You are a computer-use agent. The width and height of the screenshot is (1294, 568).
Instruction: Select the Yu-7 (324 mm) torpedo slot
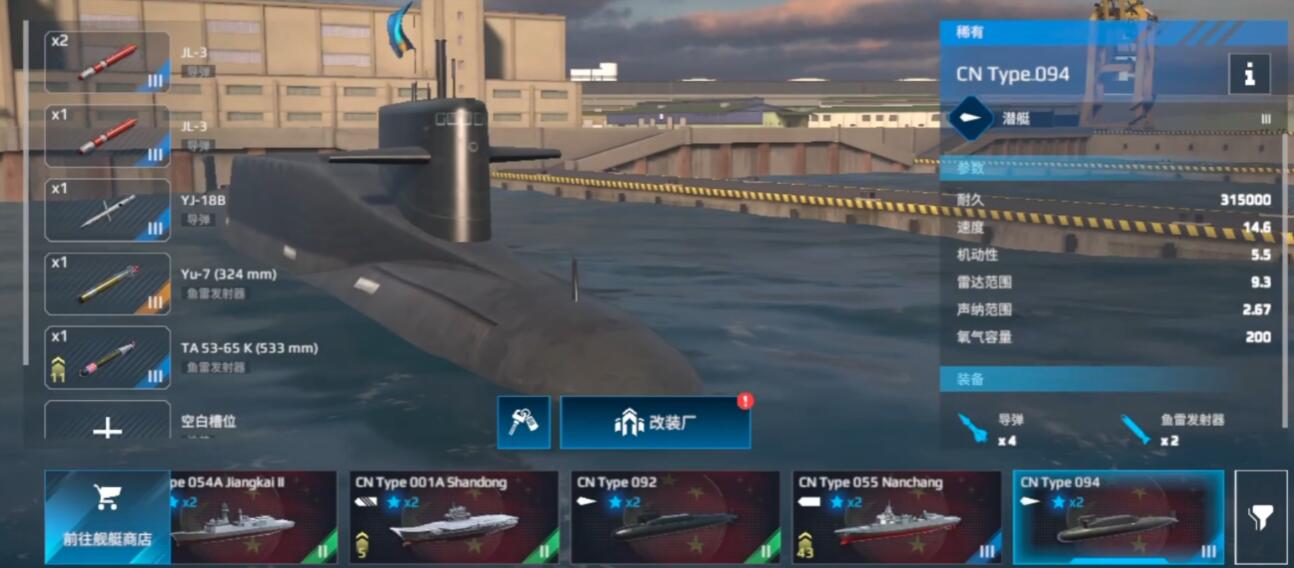point(107,284)
